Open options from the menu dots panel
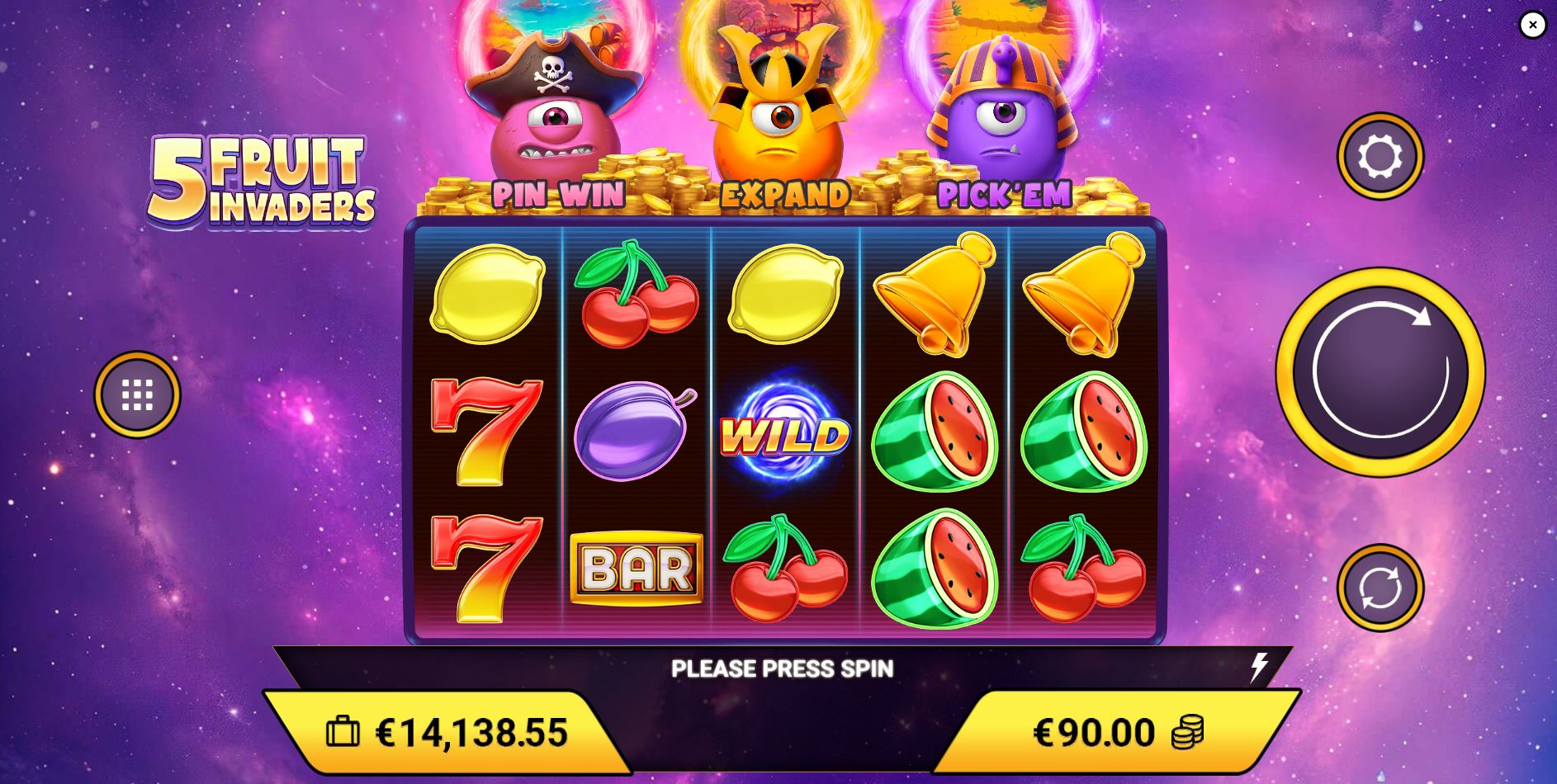1557x784 pixels. click(x=139, y=394)
